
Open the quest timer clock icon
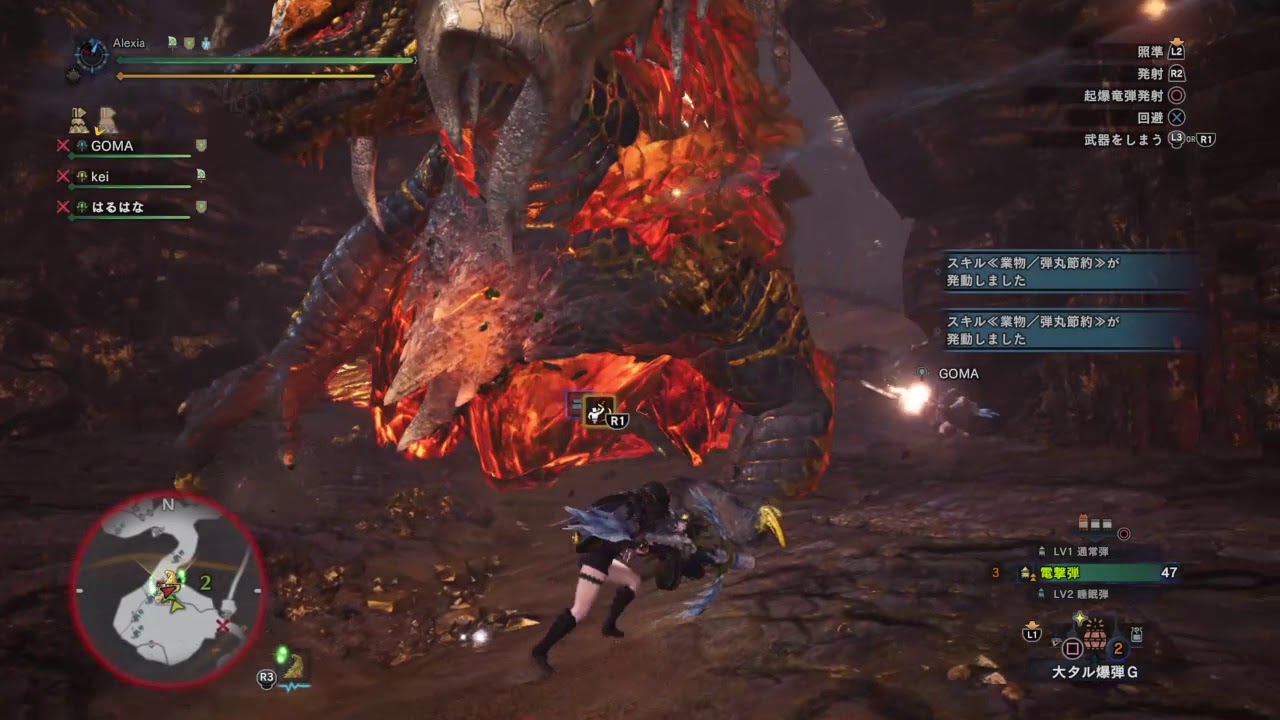click(x=92, y=54)
